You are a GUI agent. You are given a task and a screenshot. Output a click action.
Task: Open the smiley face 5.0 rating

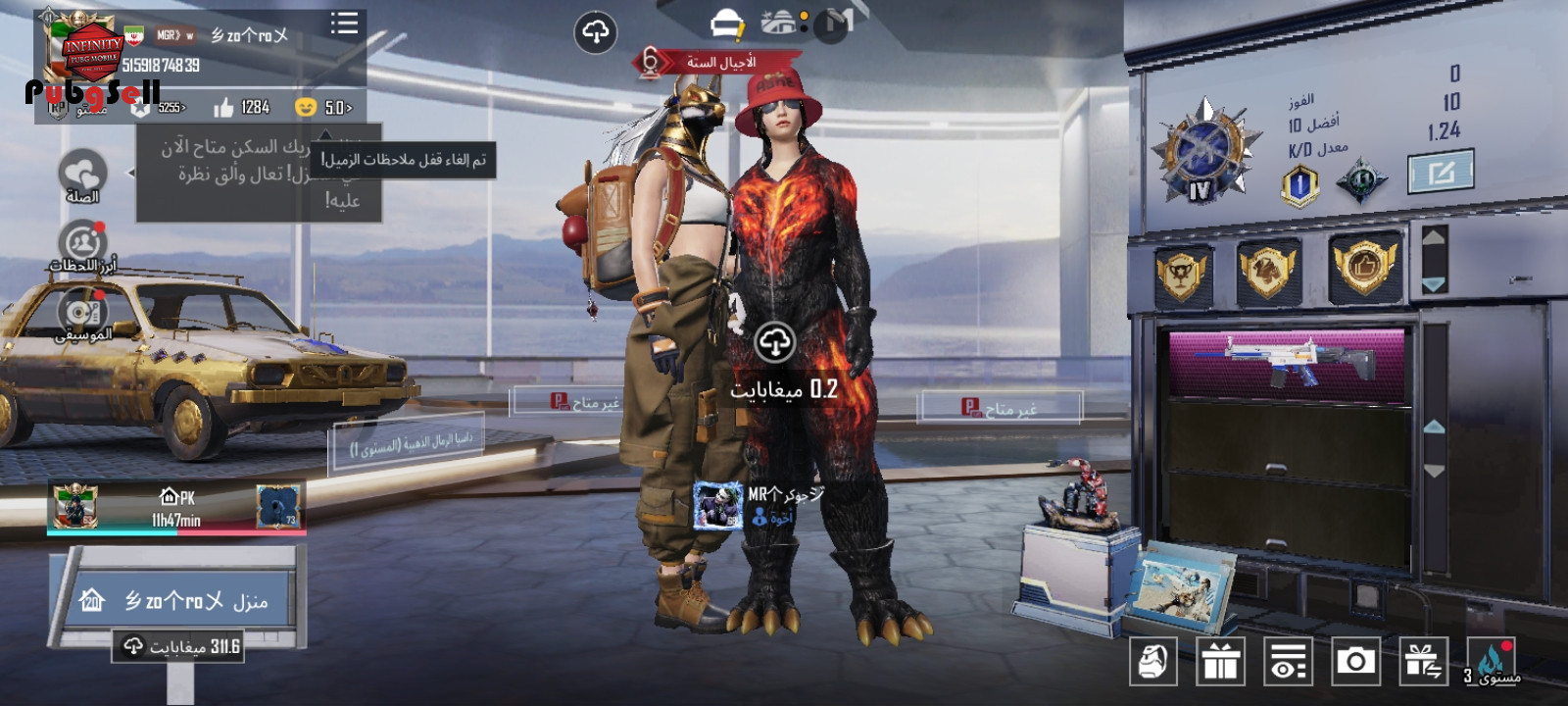coord(324,107)
